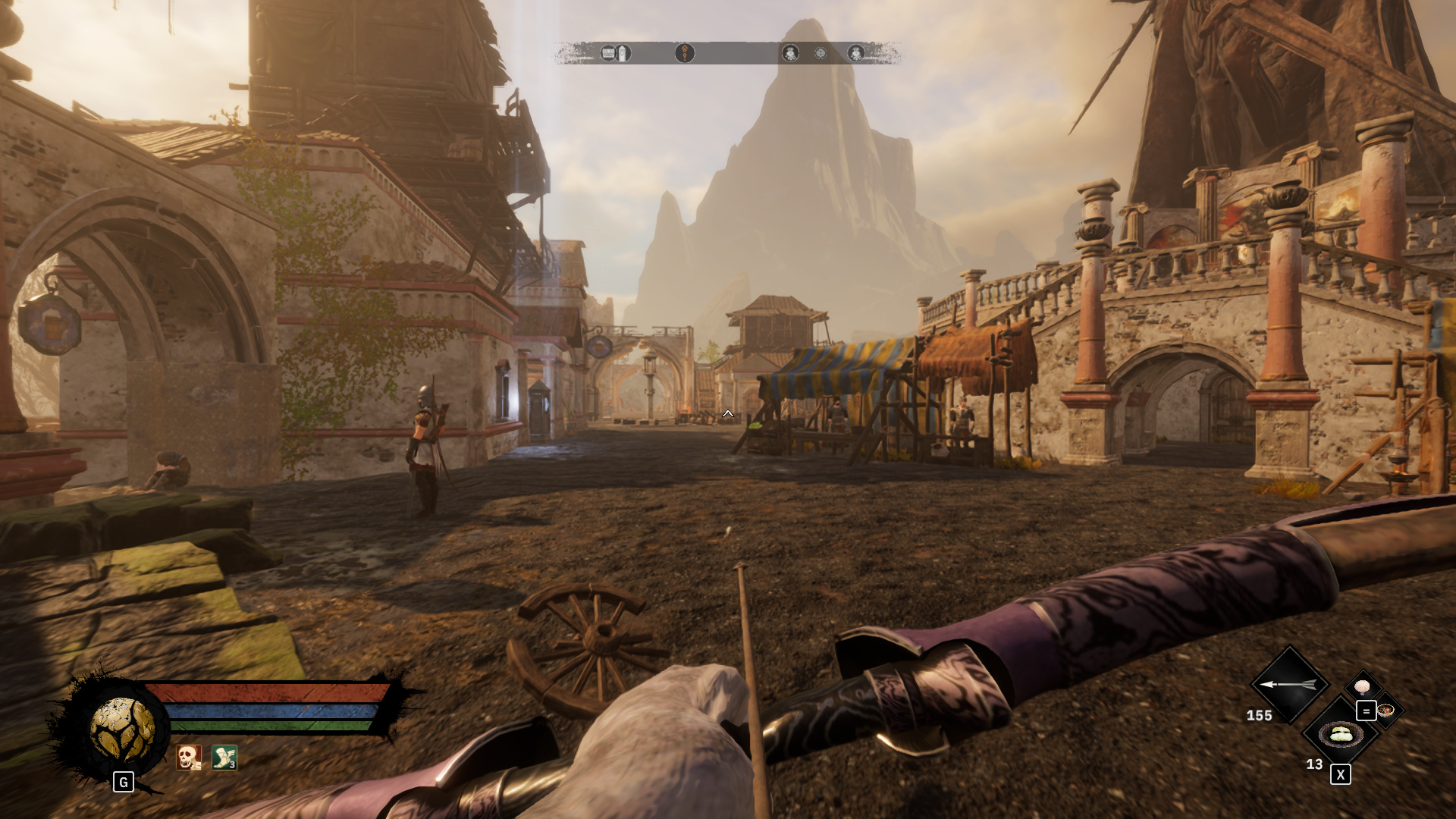The width and height of the screenshot is (1456, 819).
Task: Choose the mushroom consumable slot
Action: (x=1363, y=687)
